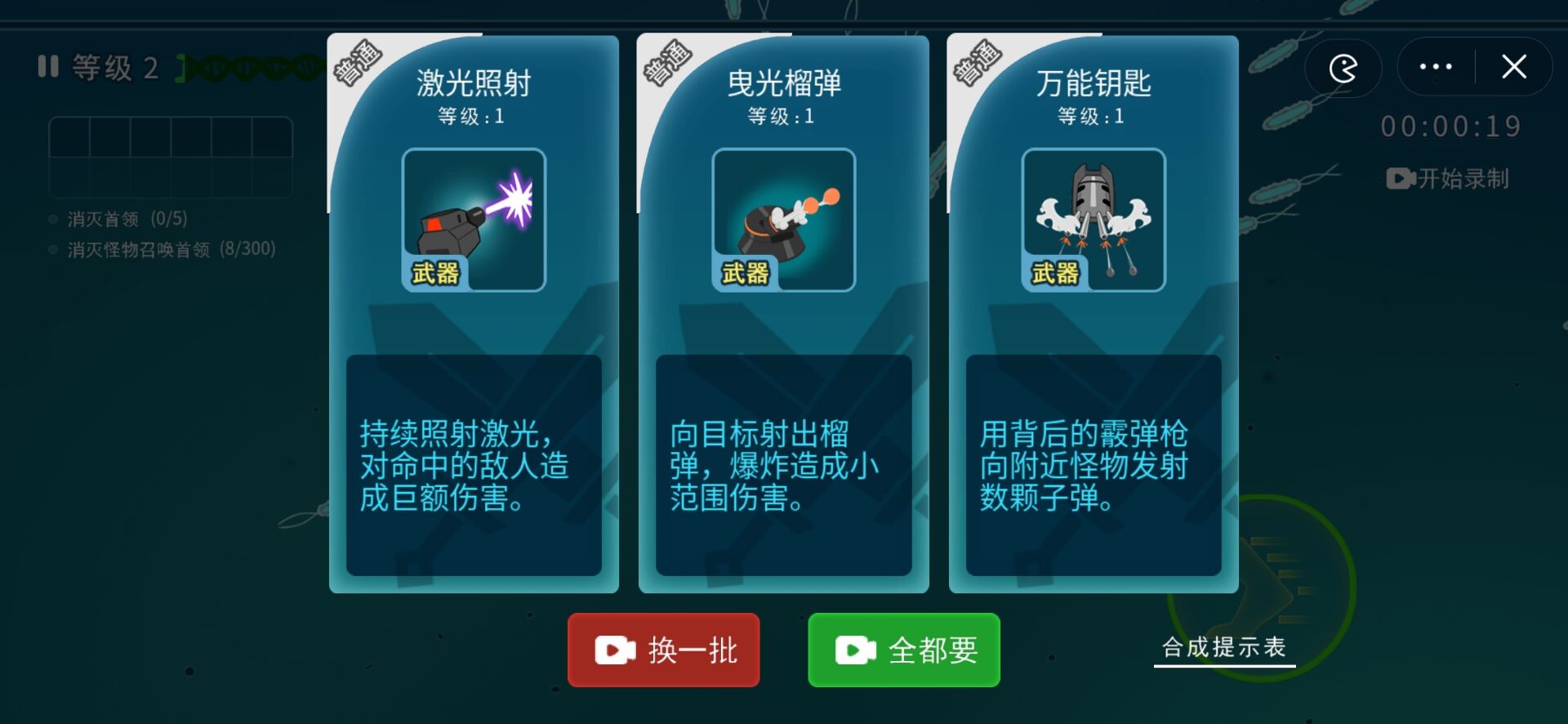Click the Pac-Man shaped game icon
This screenshot has height=724, width=1568.
point(1342,69)
